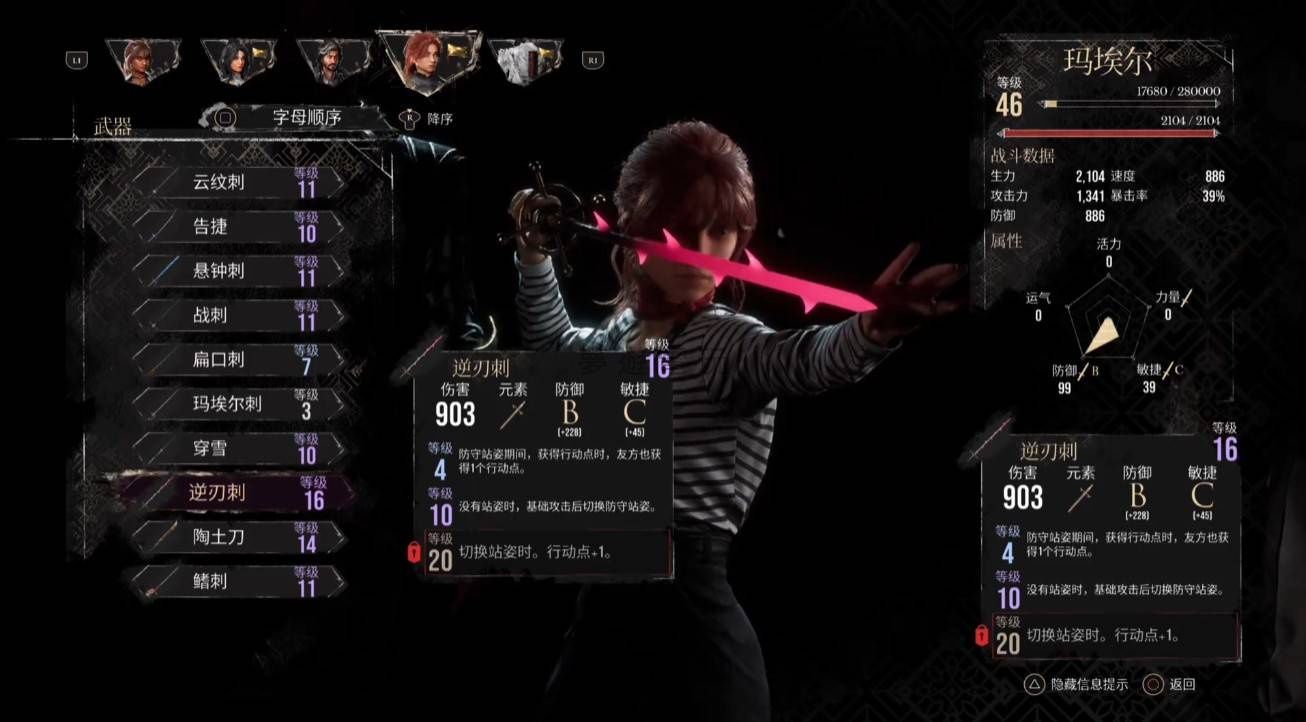
Task: Equip the highlighted 逆刃刺 weapon
Action: coord(238,492)
